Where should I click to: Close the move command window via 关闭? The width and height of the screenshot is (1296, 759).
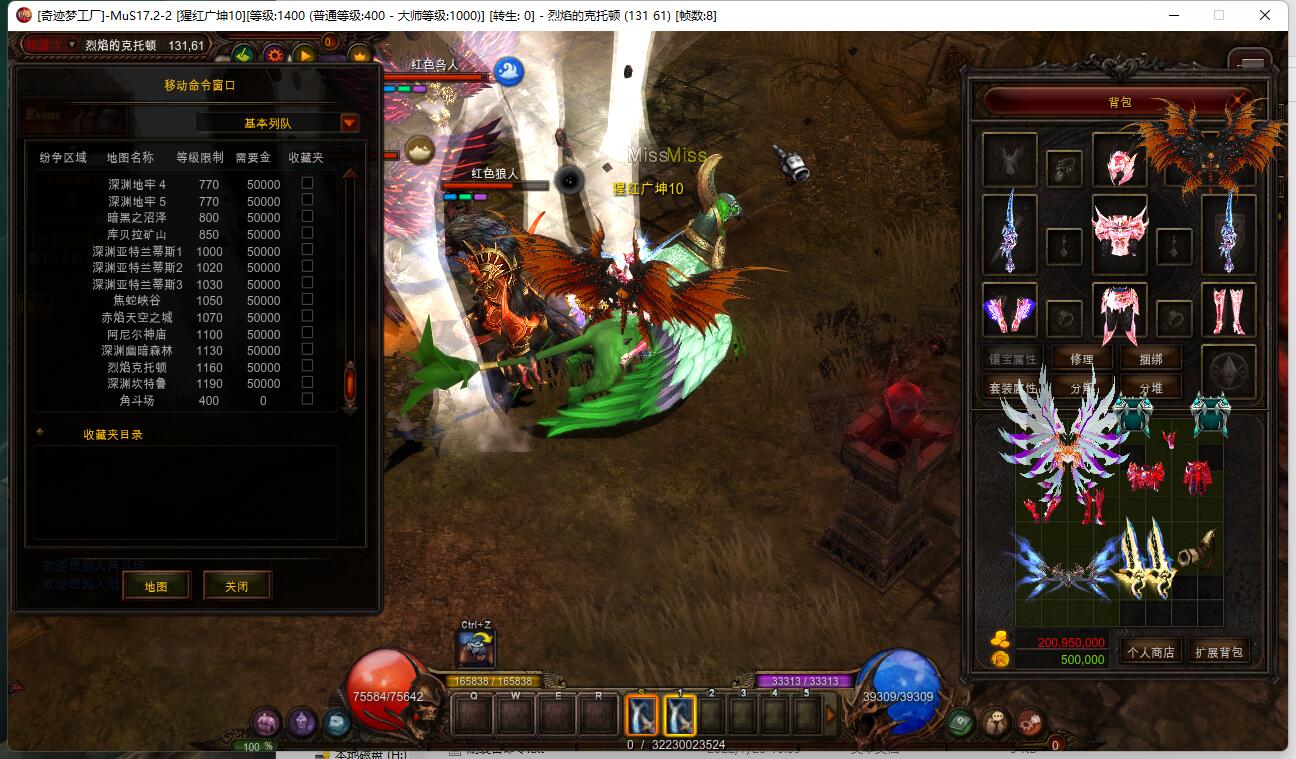[x=237, y=586]
